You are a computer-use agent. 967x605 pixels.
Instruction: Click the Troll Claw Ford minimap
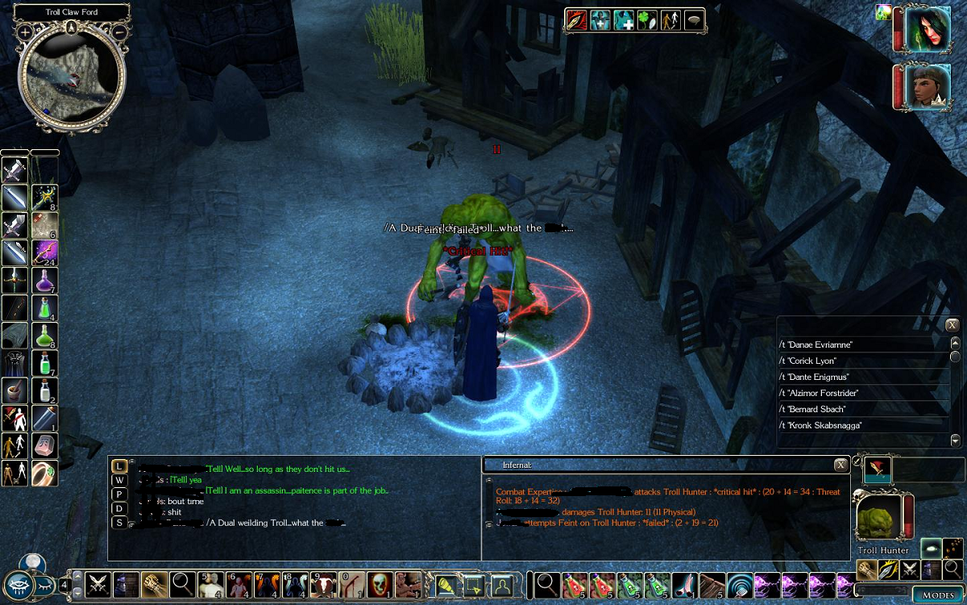click(x=72, y=80)
